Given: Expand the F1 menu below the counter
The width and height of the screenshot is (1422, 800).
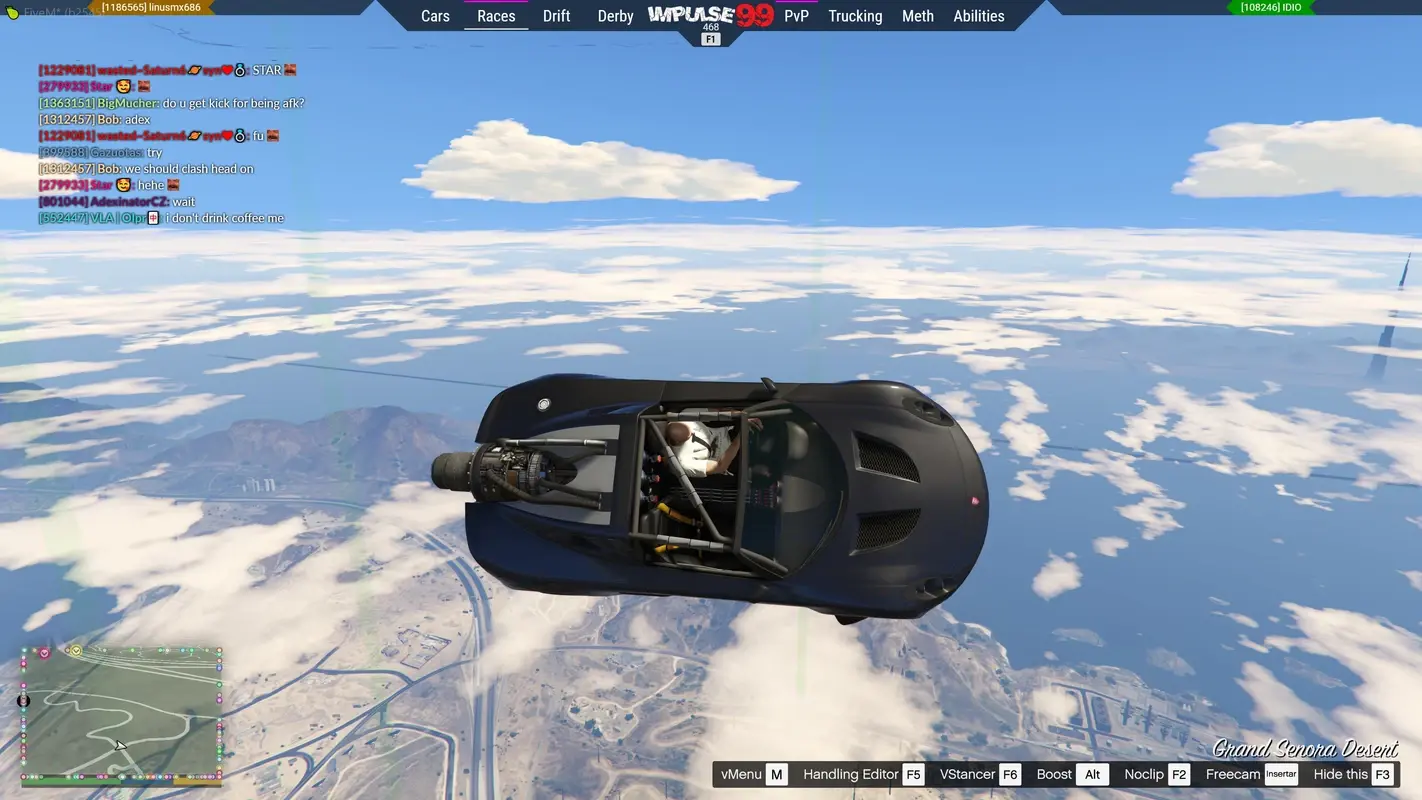Looking at the screenshot, I should click(x=710, y=39).
